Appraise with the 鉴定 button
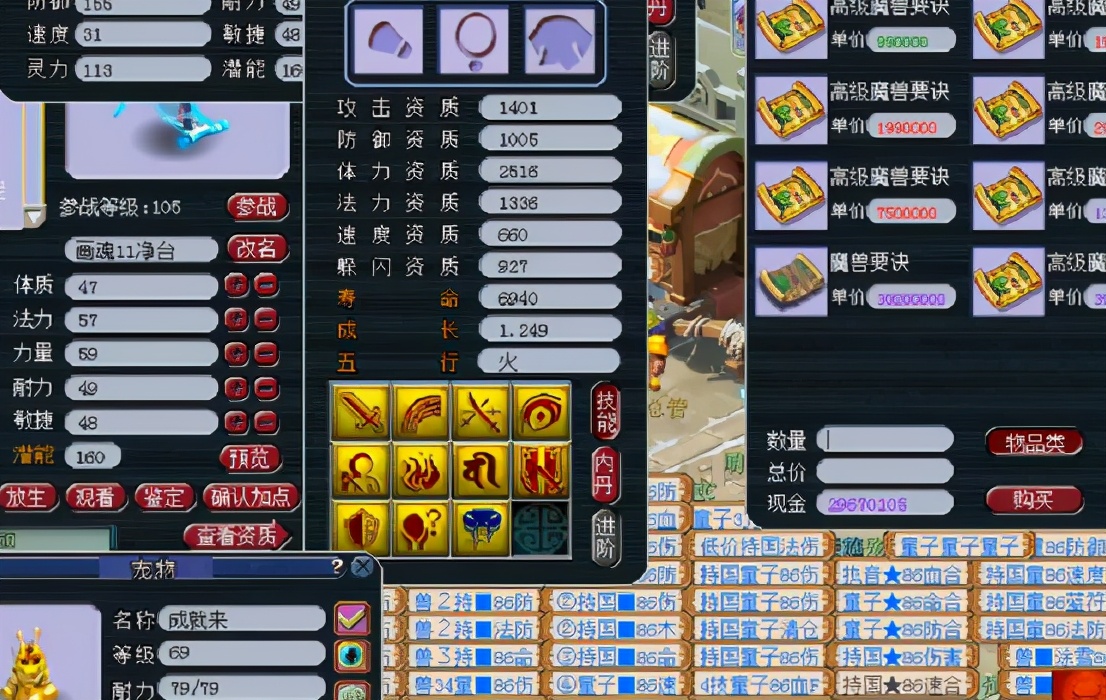This screenshot has height=700, width=1106. 164,497
